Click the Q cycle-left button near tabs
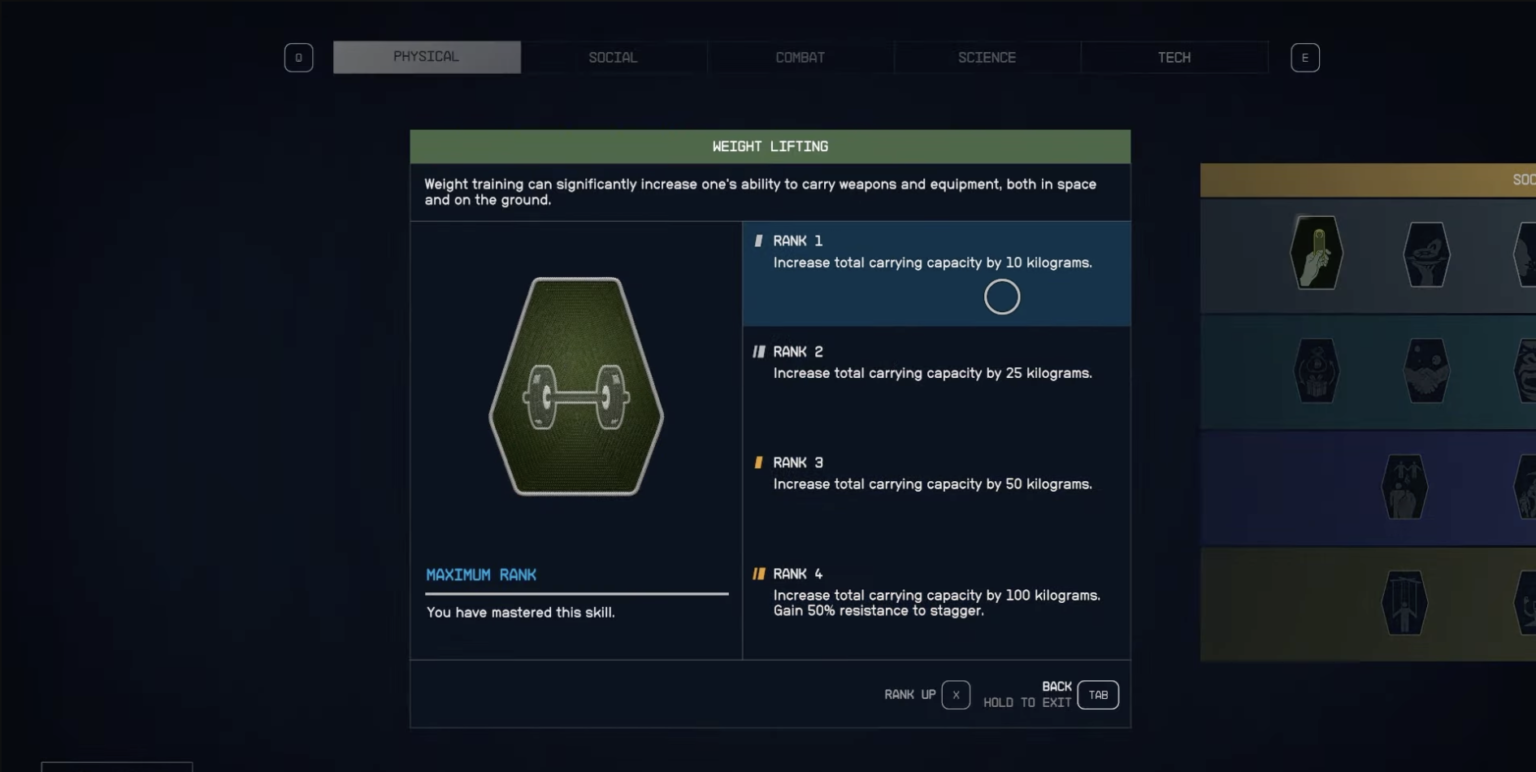Screen dimensions: 1536x772 [298, 57]
